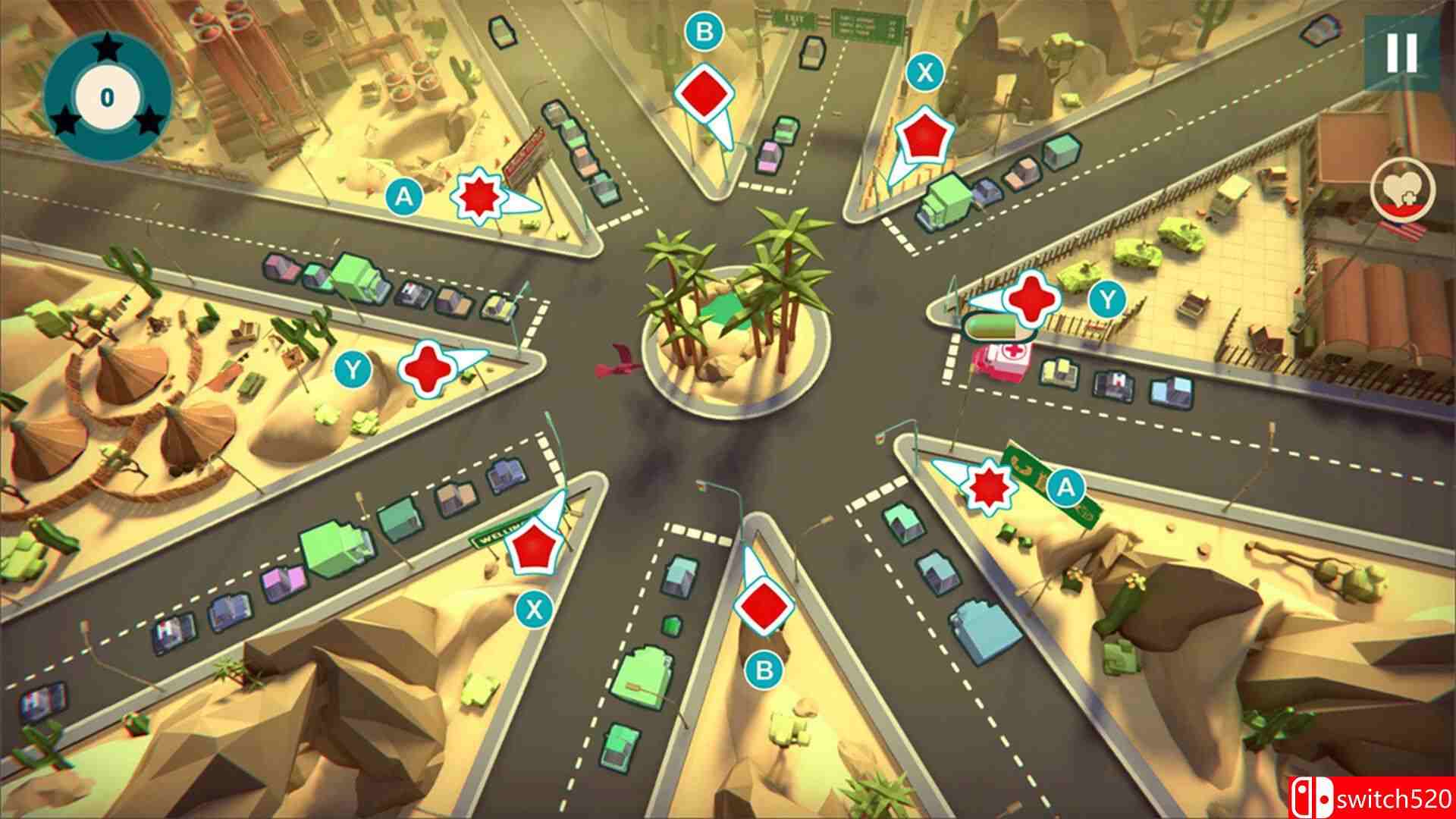
Task: Click the star score counter showing 0
Action: click(107, 96)
